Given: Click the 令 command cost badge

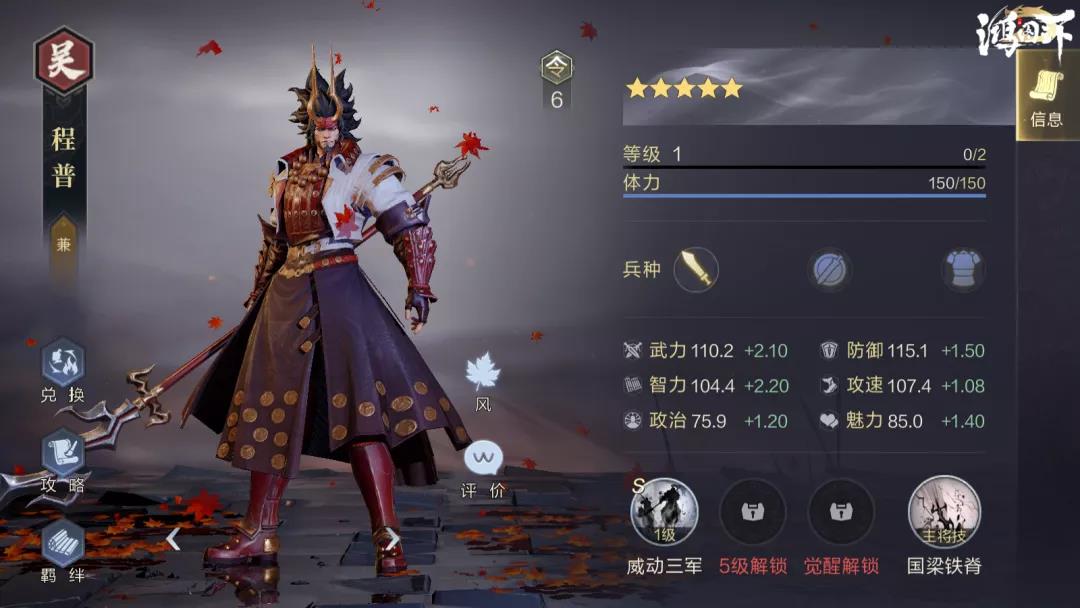Looking at the screenshot, I should click(557, 68).
